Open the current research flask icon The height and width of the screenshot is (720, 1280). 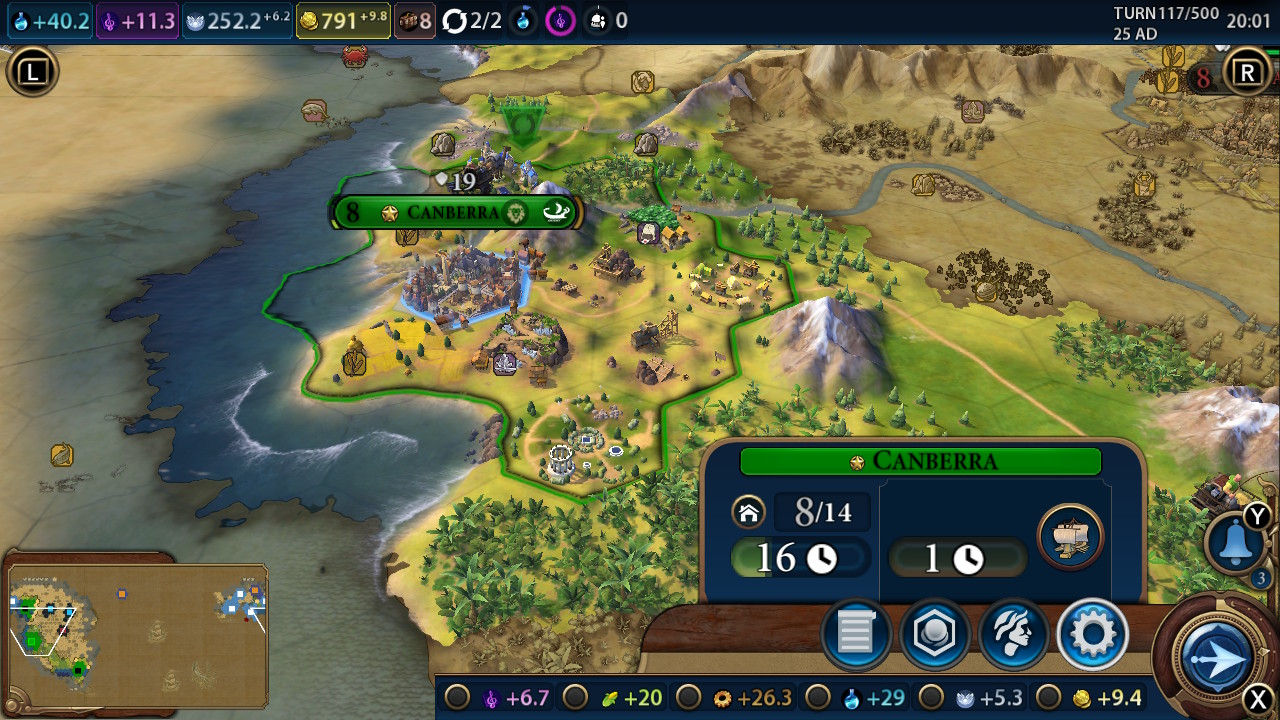[524, 21]
